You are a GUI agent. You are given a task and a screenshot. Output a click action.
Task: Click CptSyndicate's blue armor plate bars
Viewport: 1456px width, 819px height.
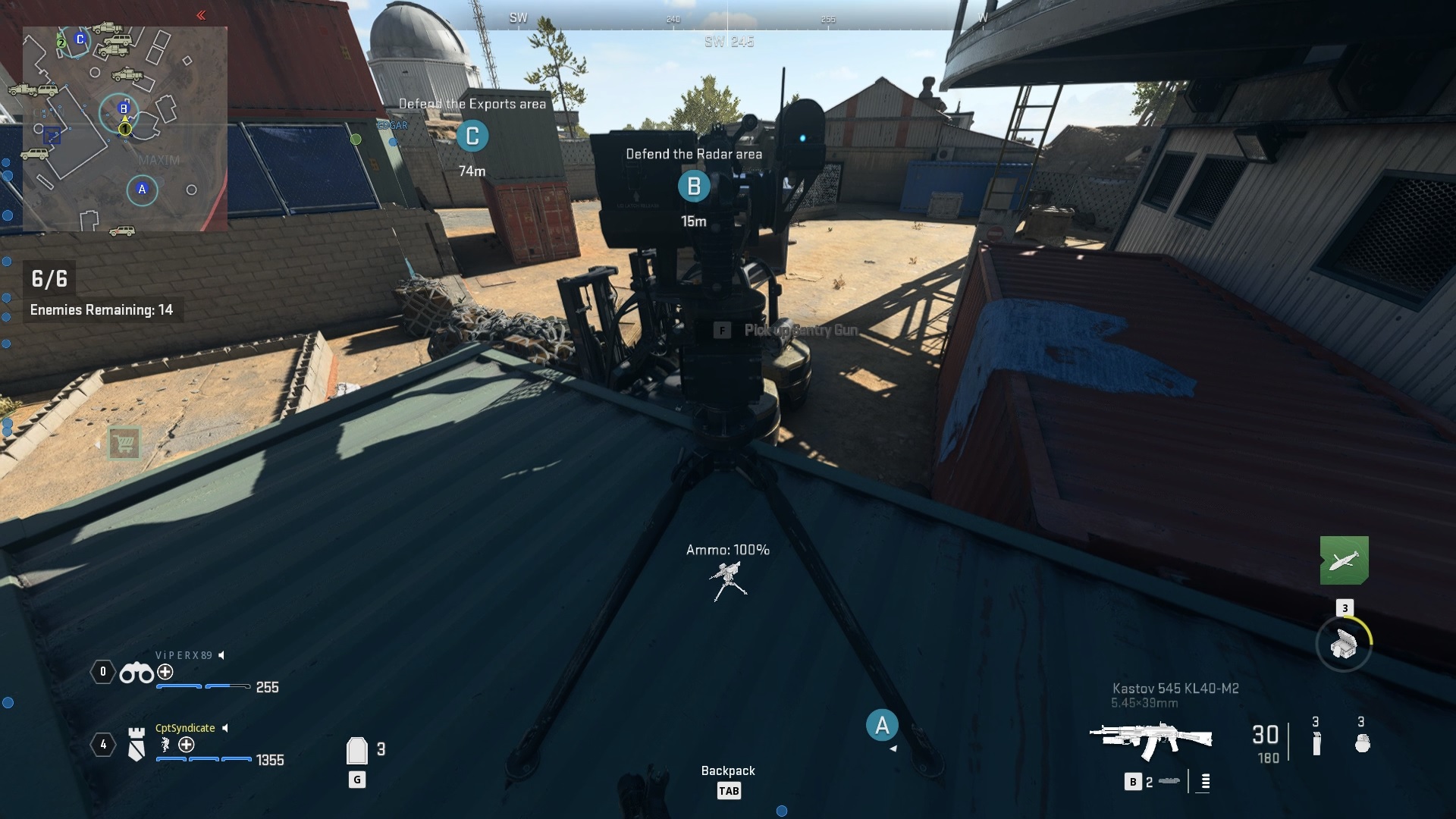(x=203, y=759)
